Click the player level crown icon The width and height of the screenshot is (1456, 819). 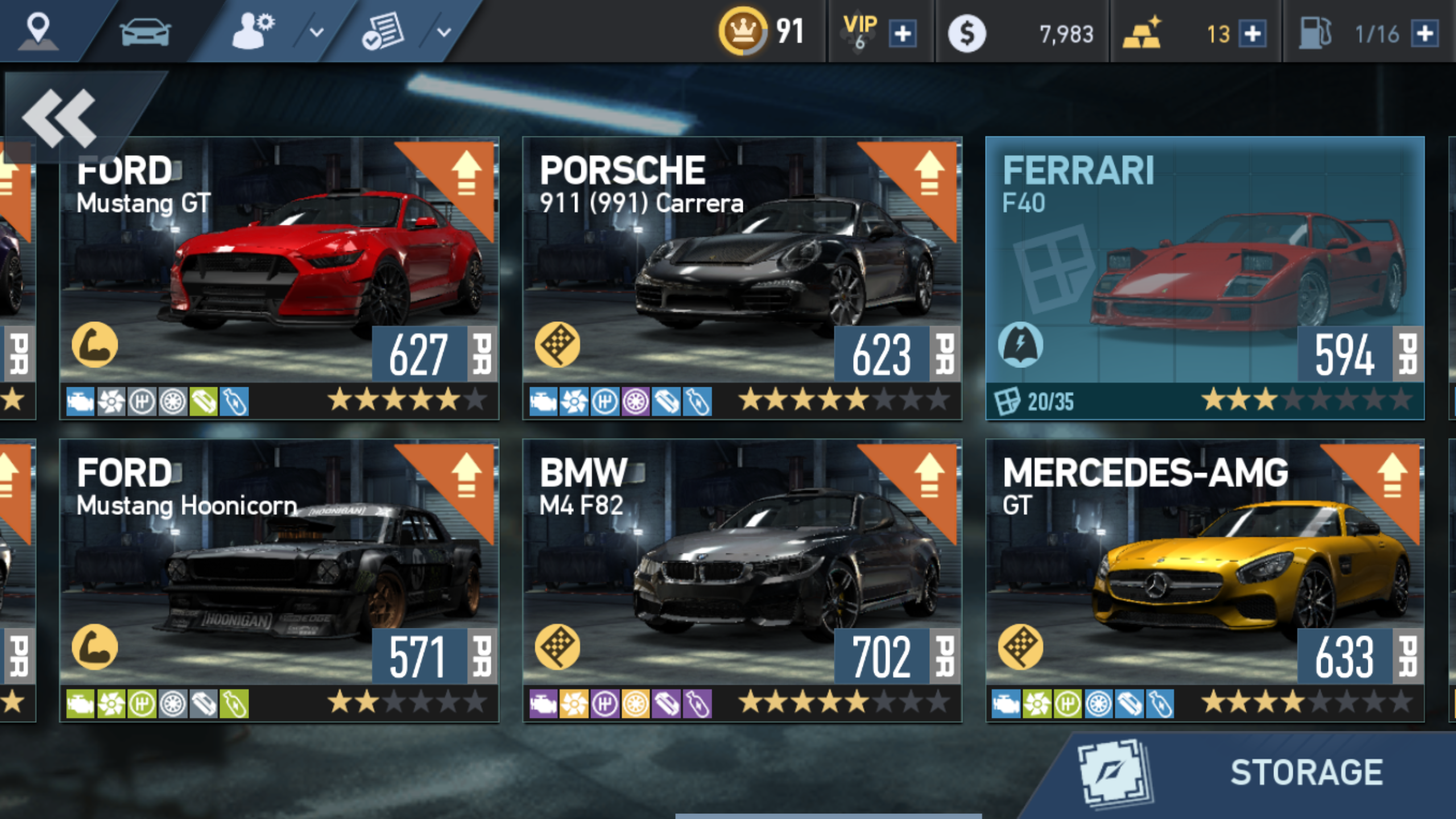743,31
